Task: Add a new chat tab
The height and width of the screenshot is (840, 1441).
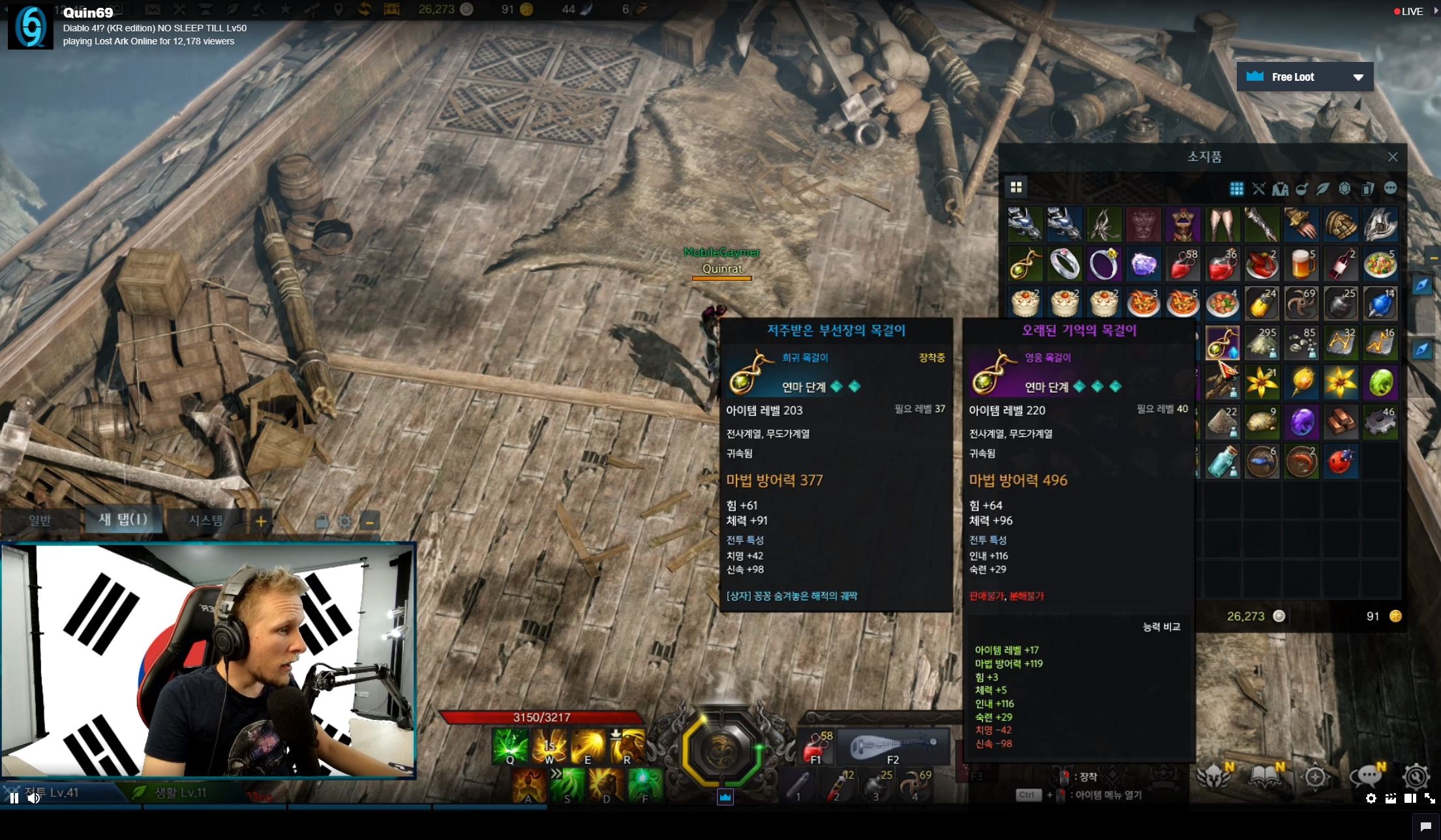Action: tap(261, 521)
